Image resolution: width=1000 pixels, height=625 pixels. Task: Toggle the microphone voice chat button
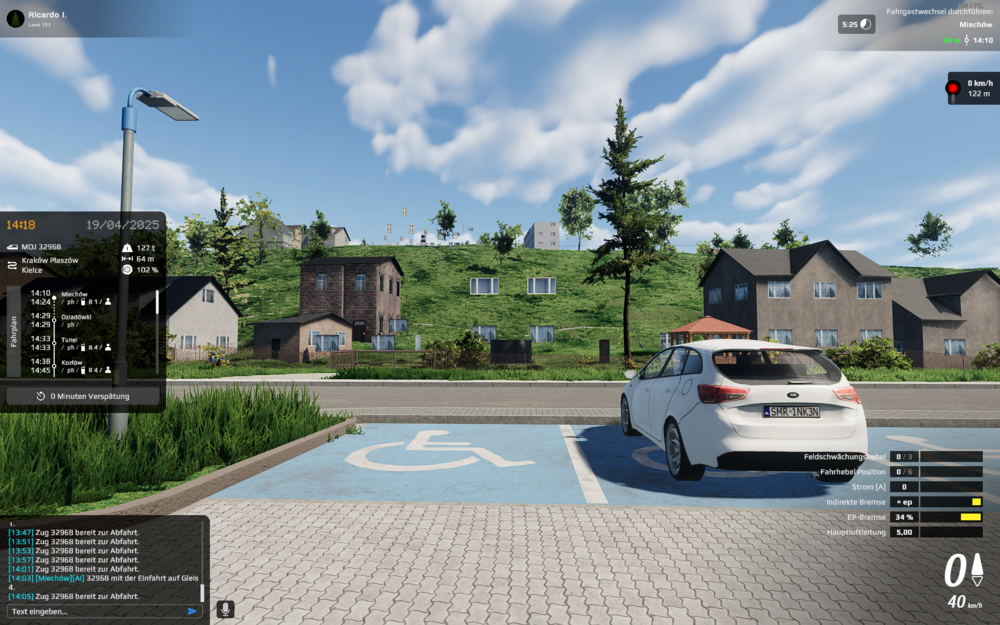pos(226,609)
